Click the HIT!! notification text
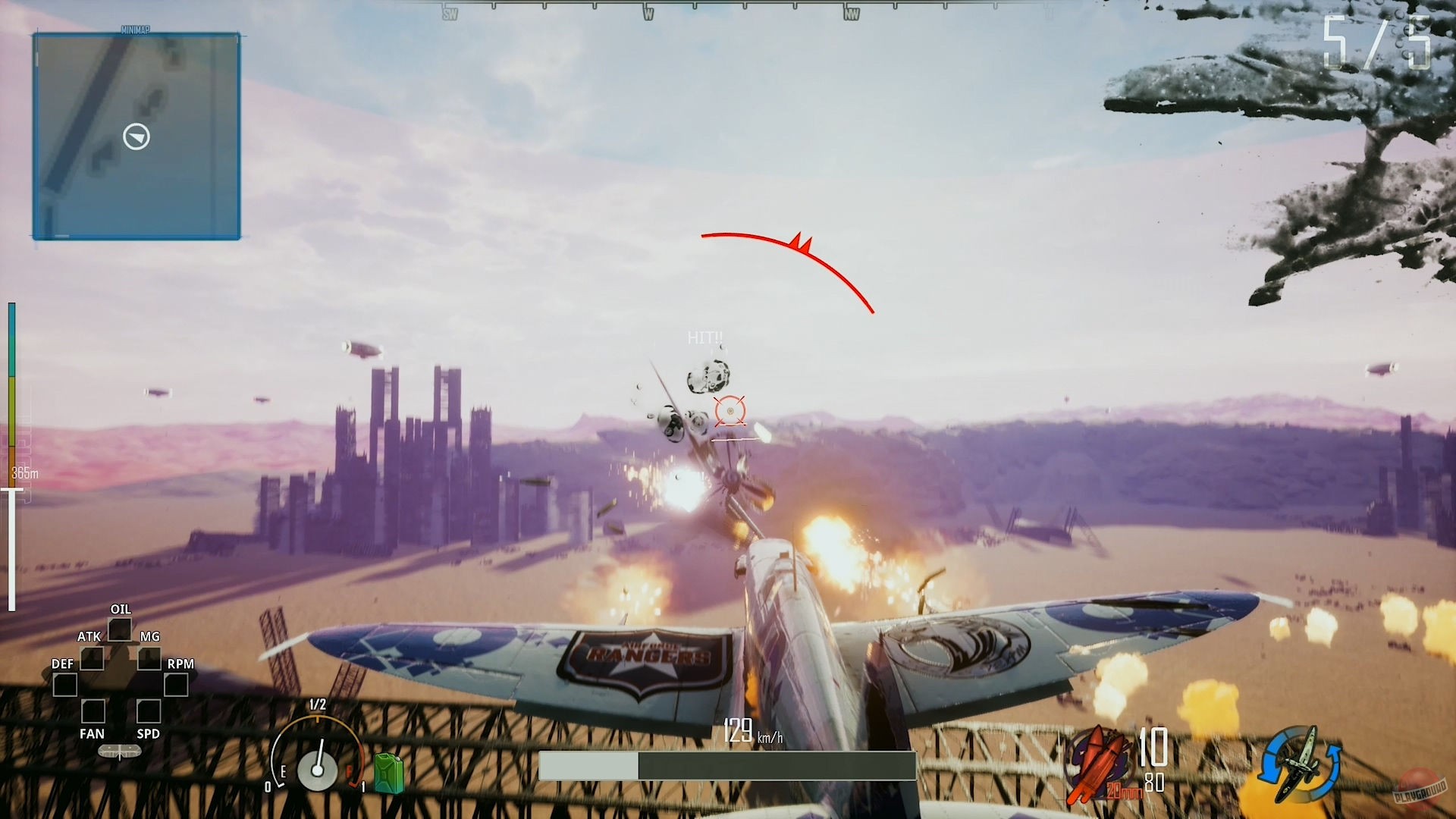 705,338
